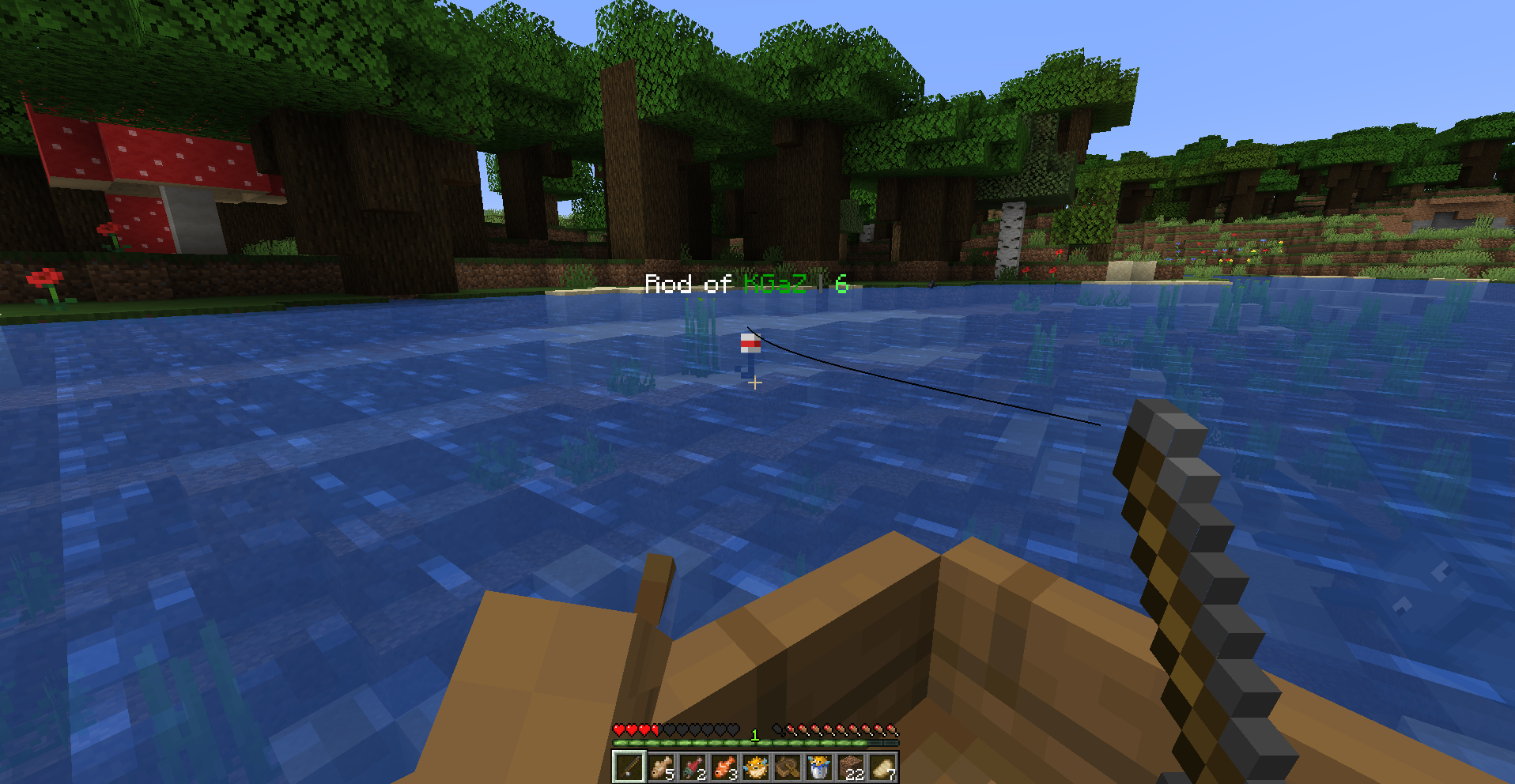Select the orange tropical fish item
Screen dimensions: 1515x784
[x=725, y=767]
